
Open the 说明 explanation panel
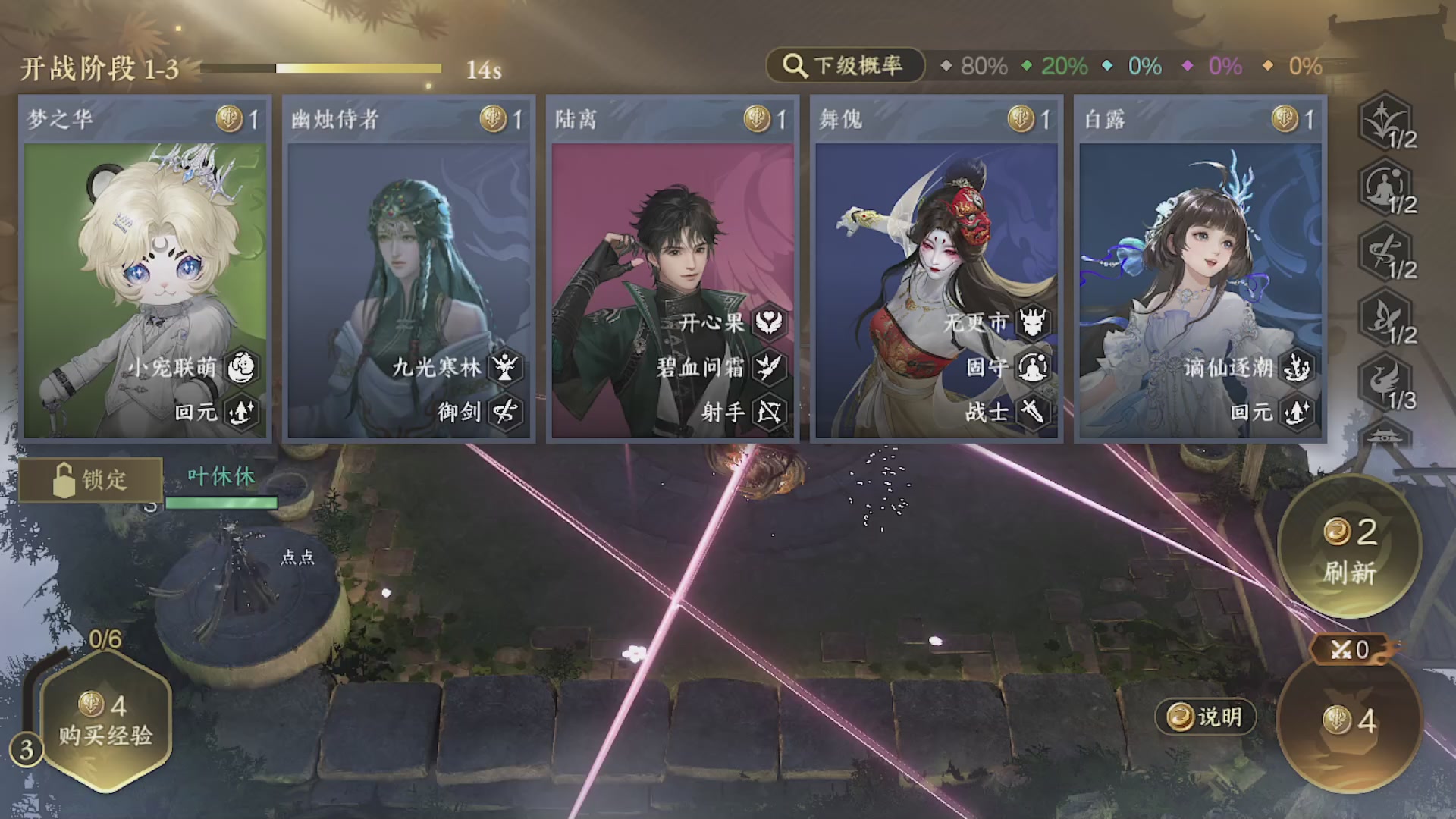(x=1206, y=717)
